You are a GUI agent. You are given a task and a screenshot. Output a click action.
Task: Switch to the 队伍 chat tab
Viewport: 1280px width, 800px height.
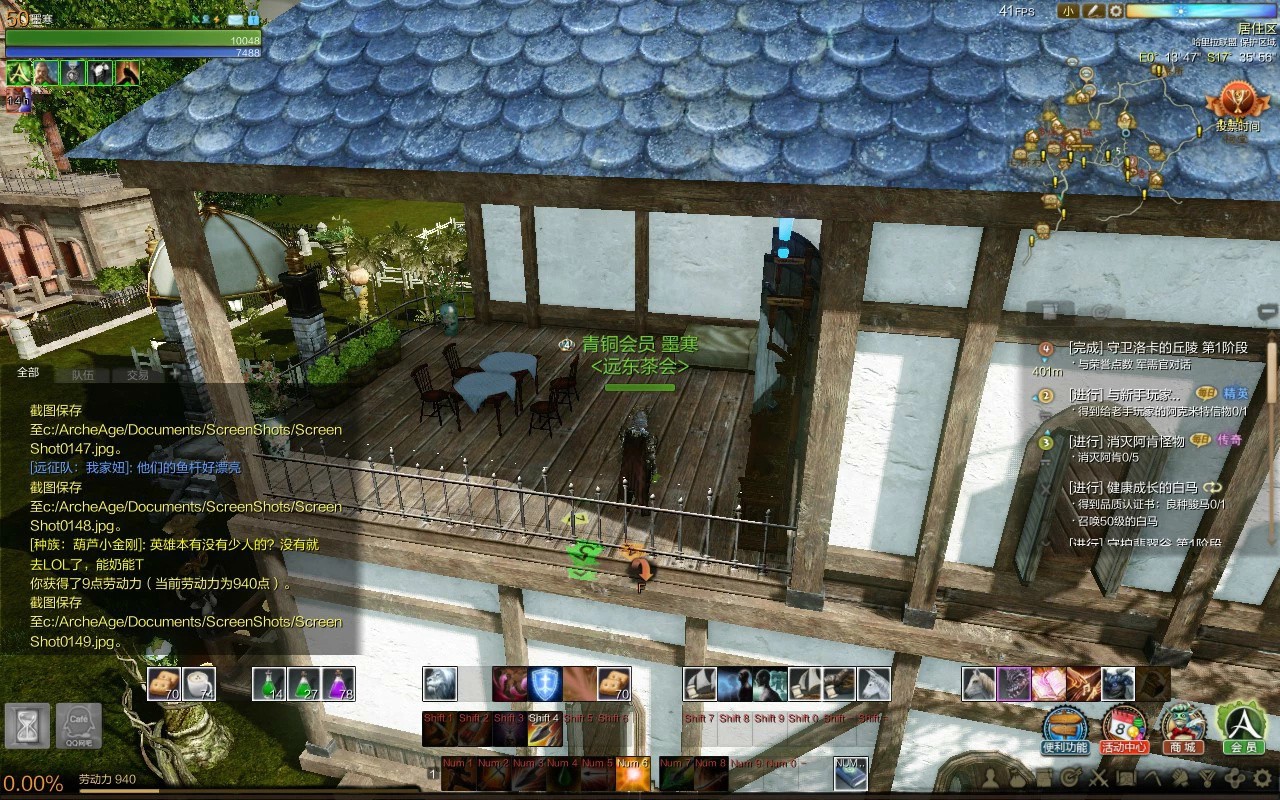83,375
